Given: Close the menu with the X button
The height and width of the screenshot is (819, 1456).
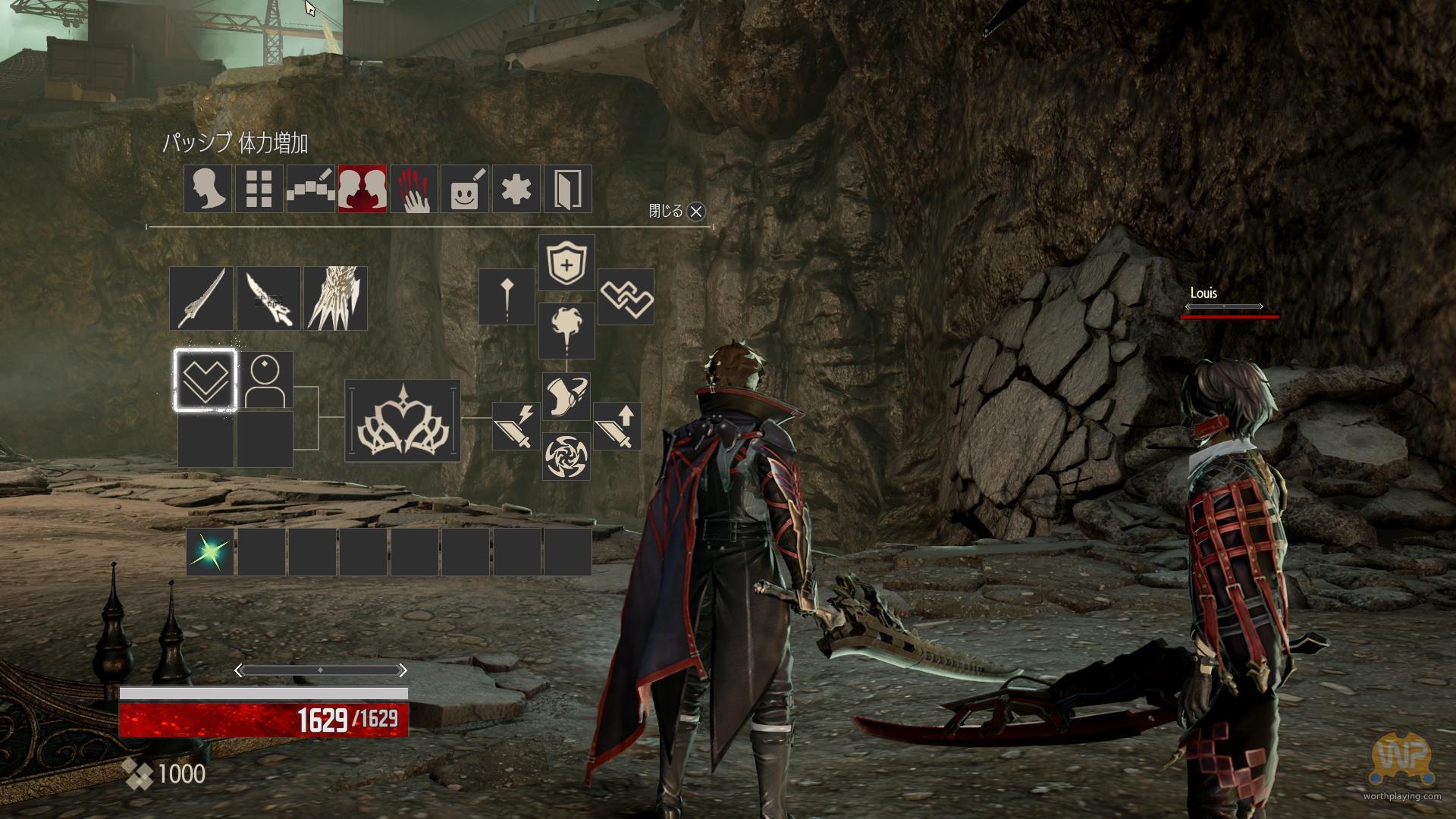Looking at the screenshot, I should (x=695, y=212).
